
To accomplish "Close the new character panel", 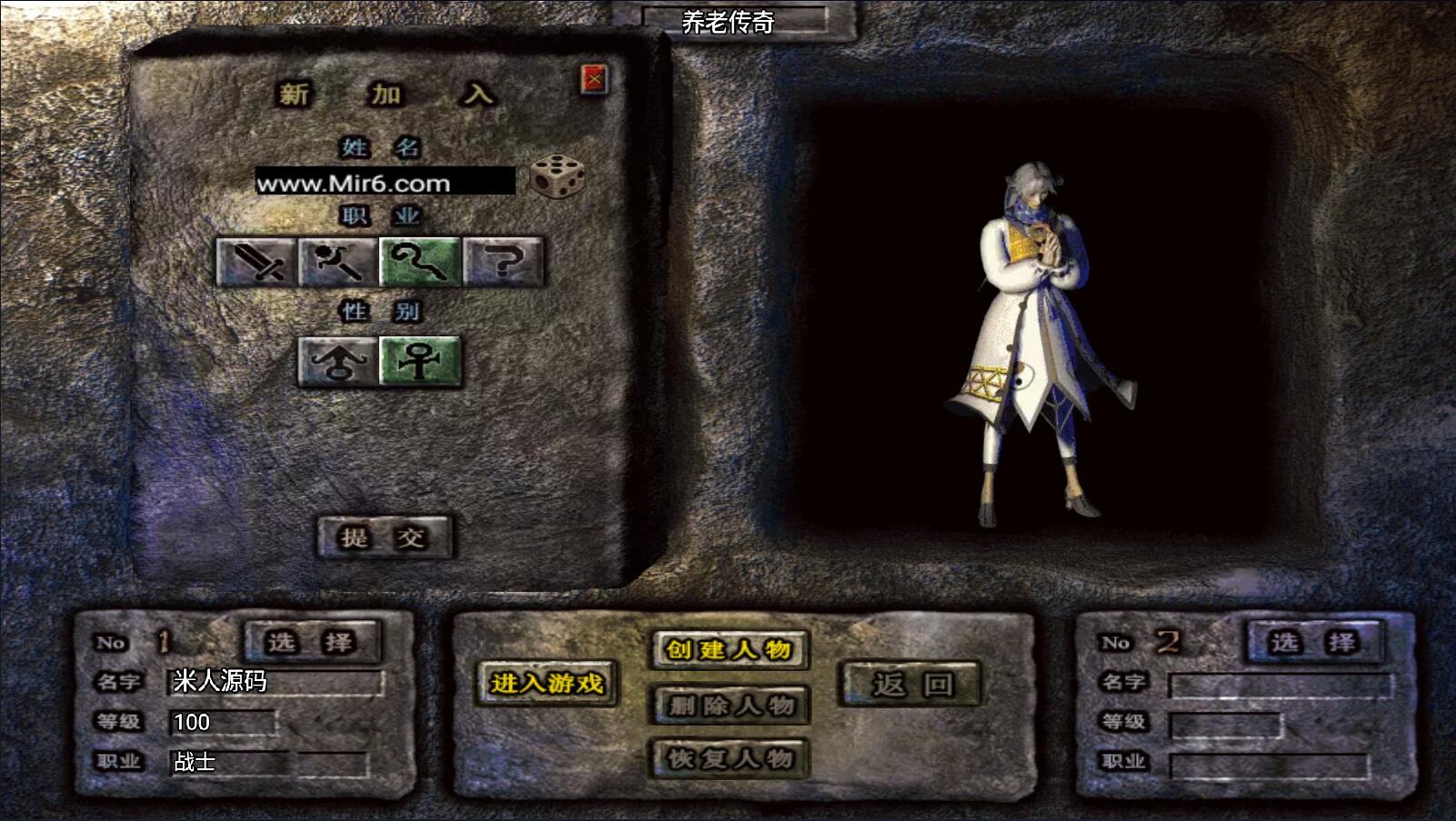I will click(x=594, y=80).
